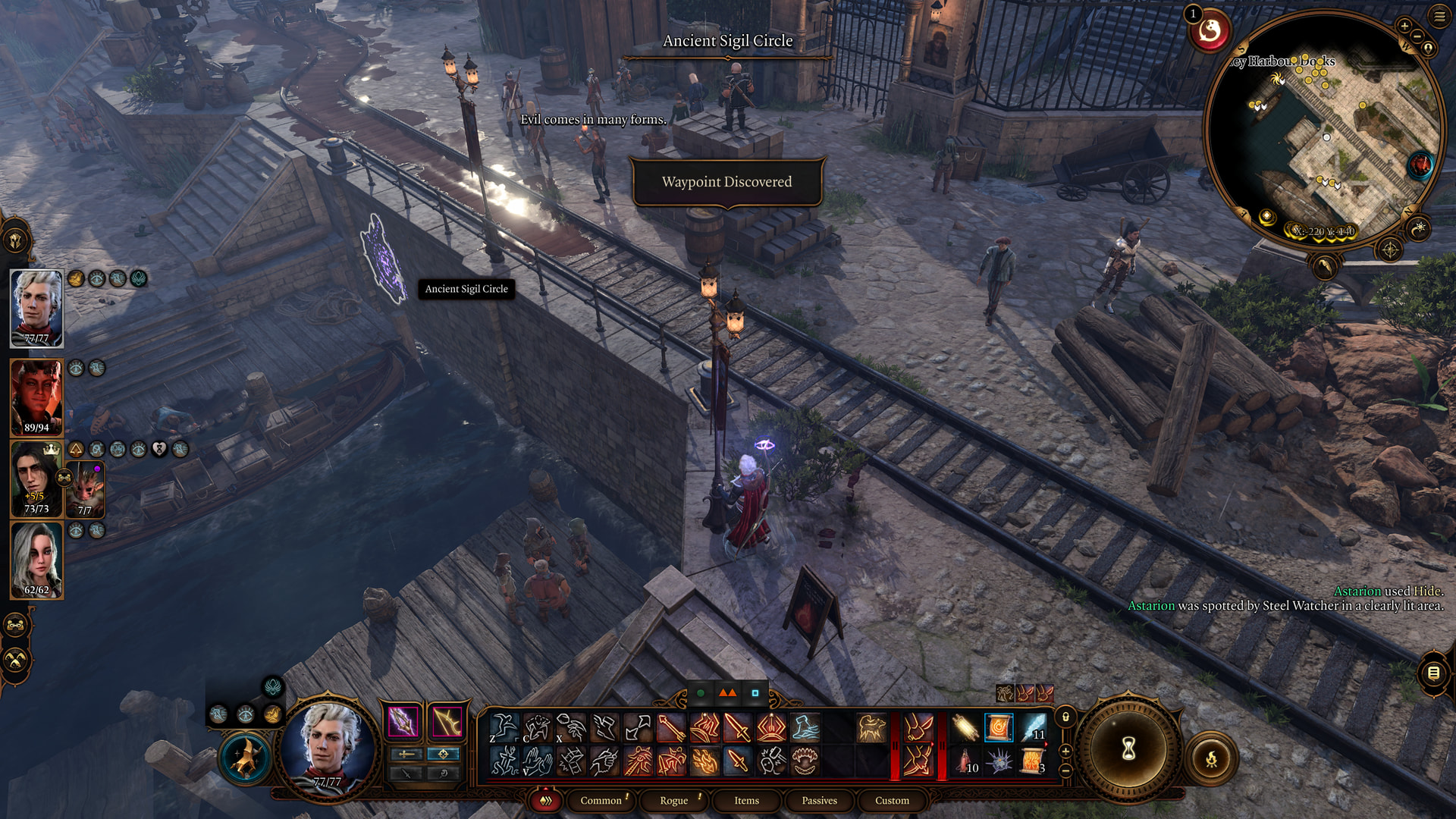The height and width of the screenshot is (819, 1456).
Task: Switch to the Custom hotbar tab
Action: (x=892, y=800)
